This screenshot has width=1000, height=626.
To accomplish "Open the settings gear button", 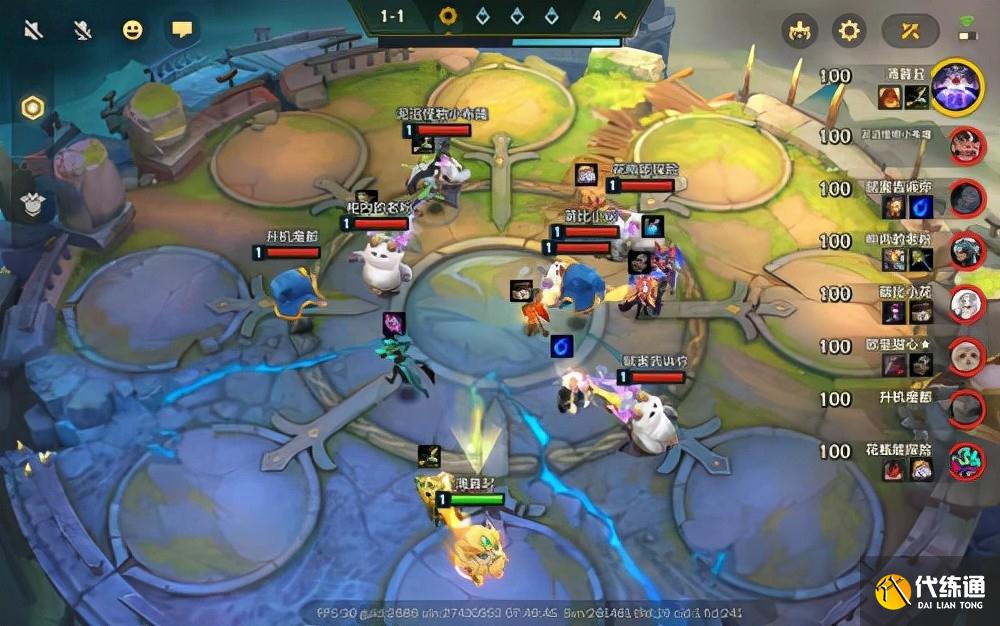I will tap(849, 31).
